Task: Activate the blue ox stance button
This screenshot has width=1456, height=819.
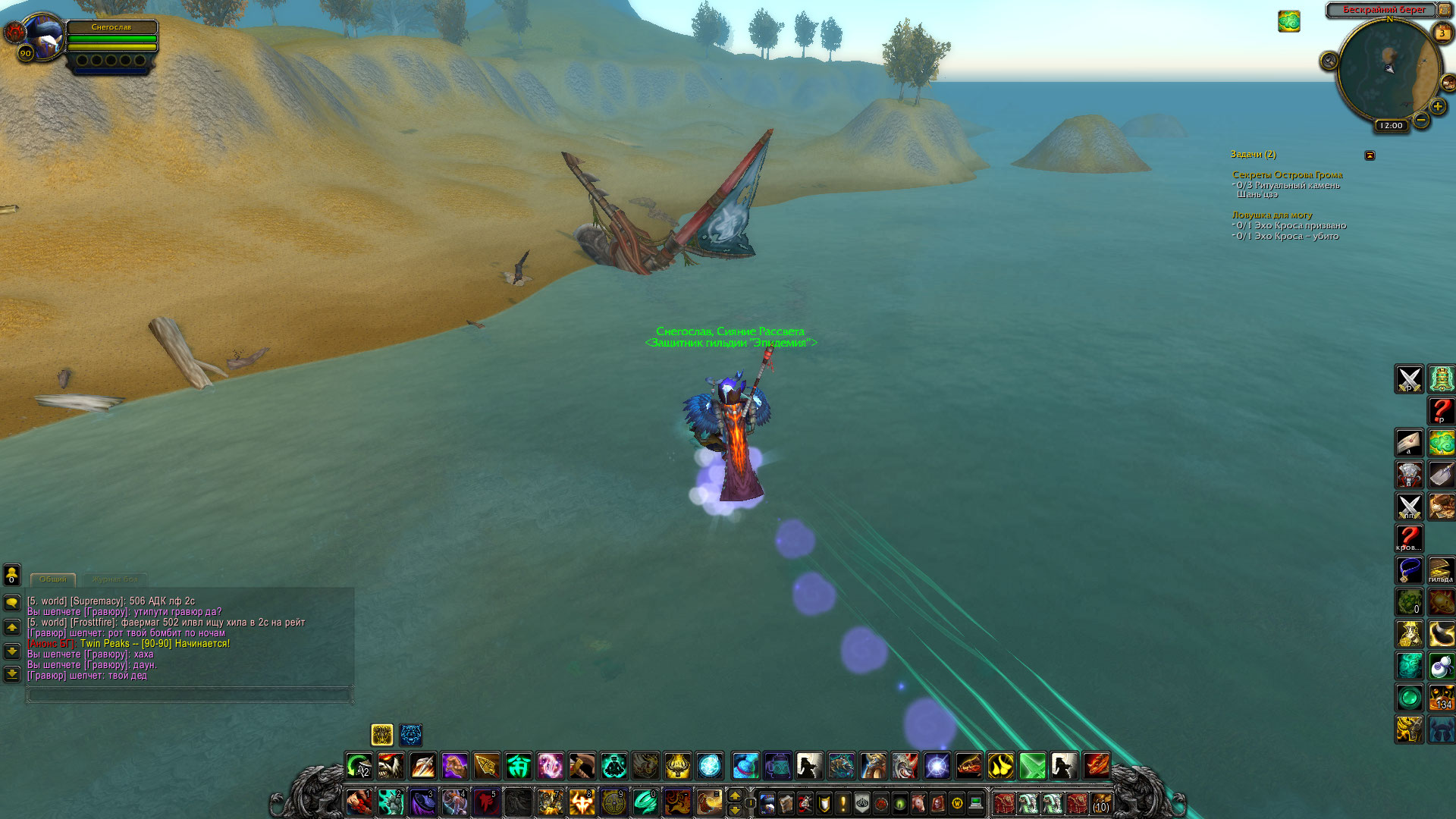Action: 411,734
